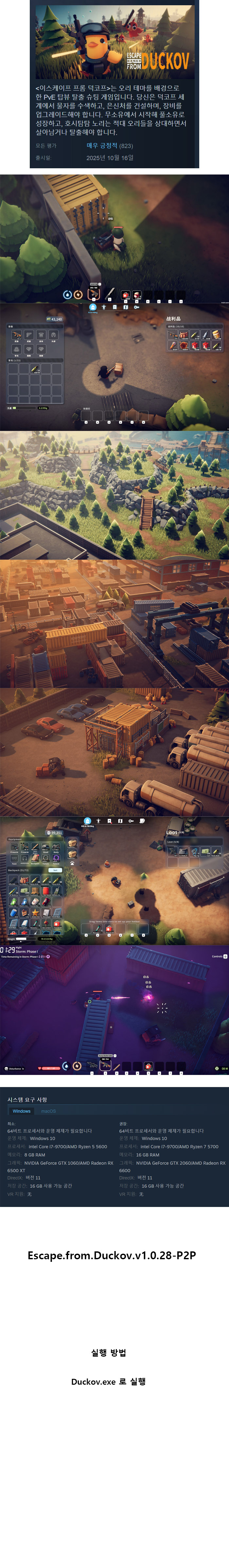This screenshot has width=229, height=1568.
Task: Open the 매우 긍정적 reviews link
Action: tap(101, 145)
